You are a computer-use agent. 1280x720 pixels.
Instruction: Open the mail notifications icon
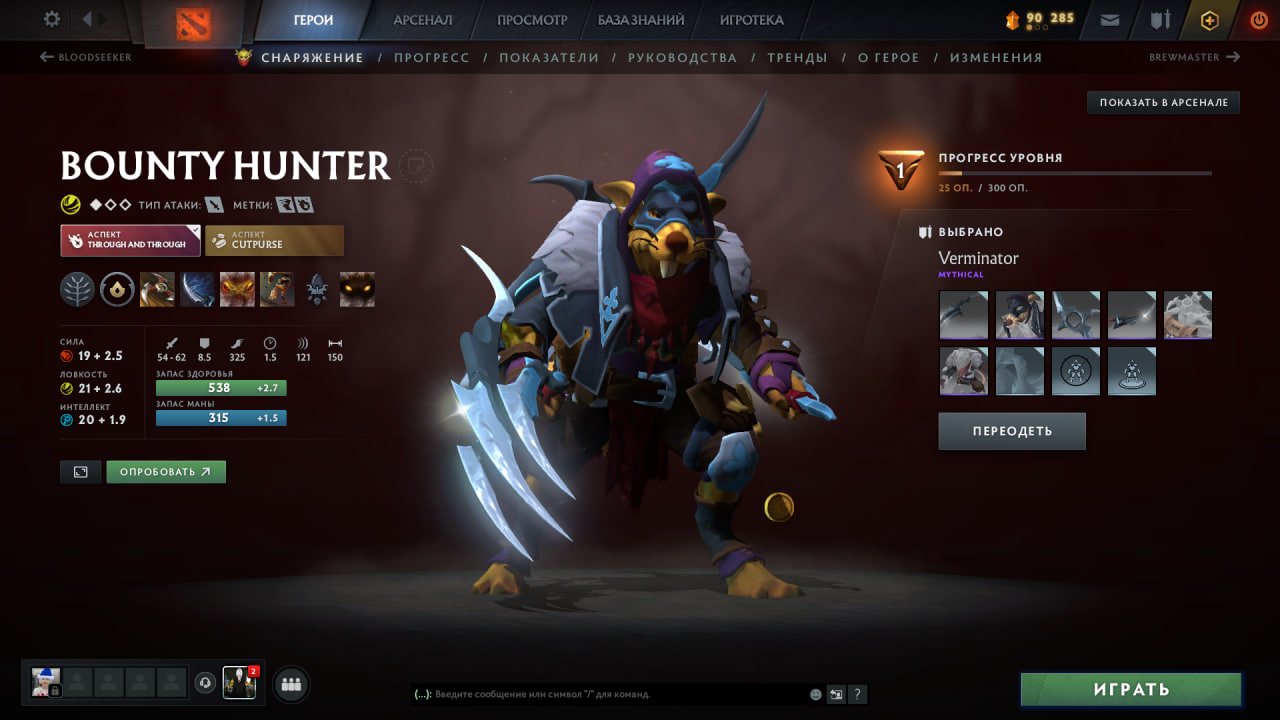(x=1108, y=19)
